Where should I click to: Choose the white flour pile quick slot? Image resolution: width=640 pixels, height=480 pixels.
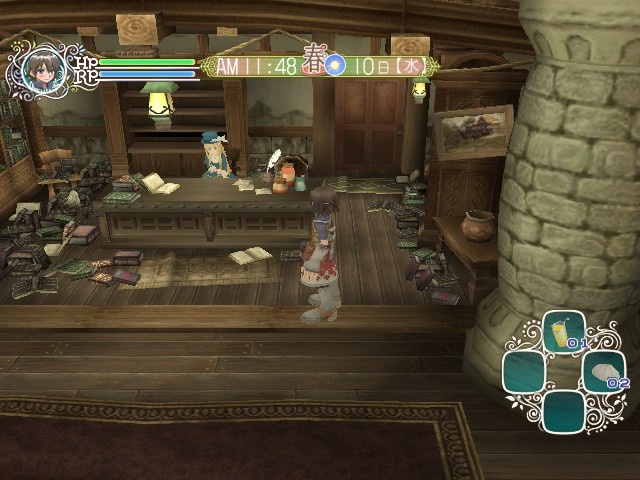pos(602,371)
